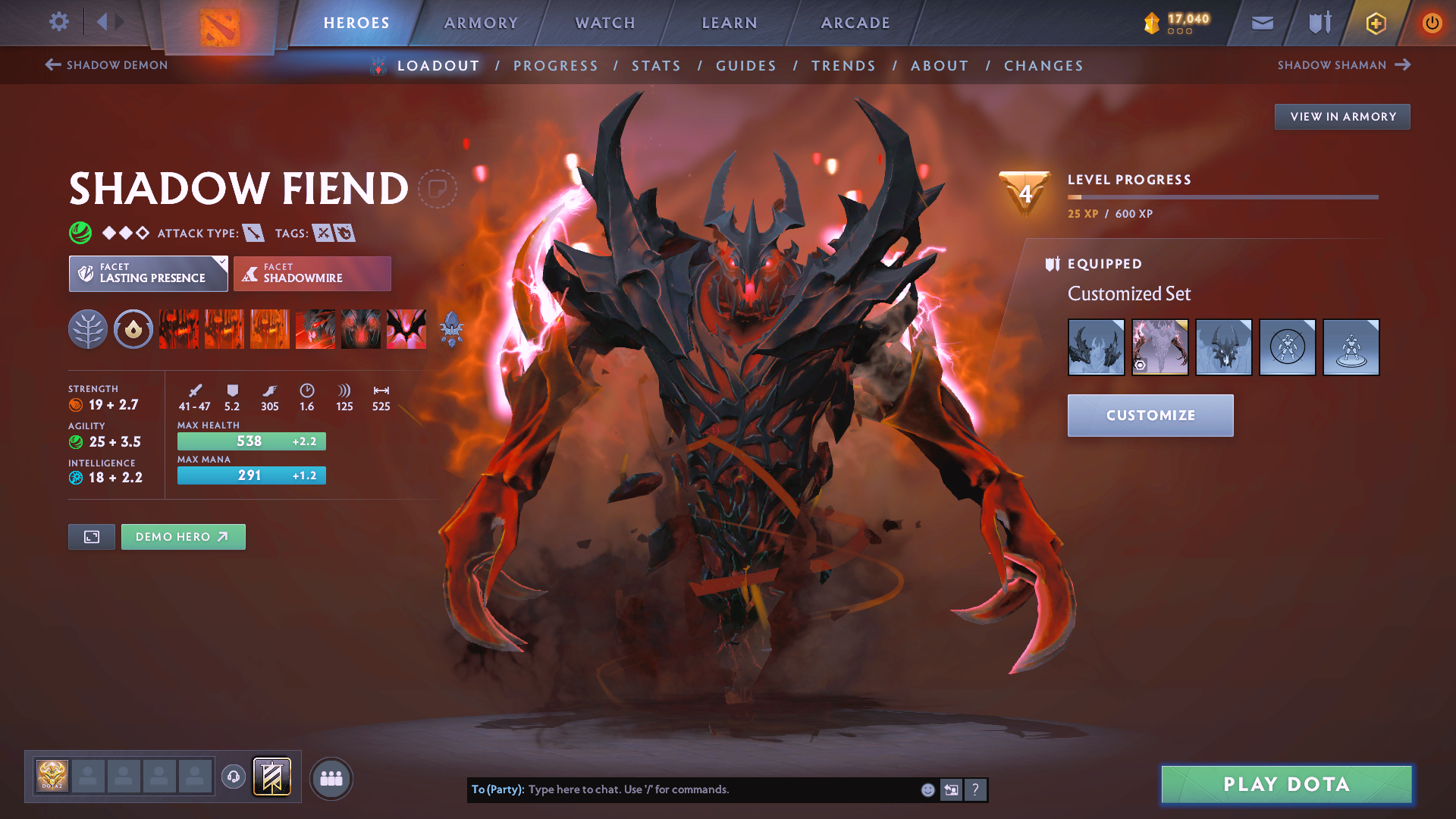Open the mail envelope icon
The image size is (1456, 819).
coord(1261,23)
